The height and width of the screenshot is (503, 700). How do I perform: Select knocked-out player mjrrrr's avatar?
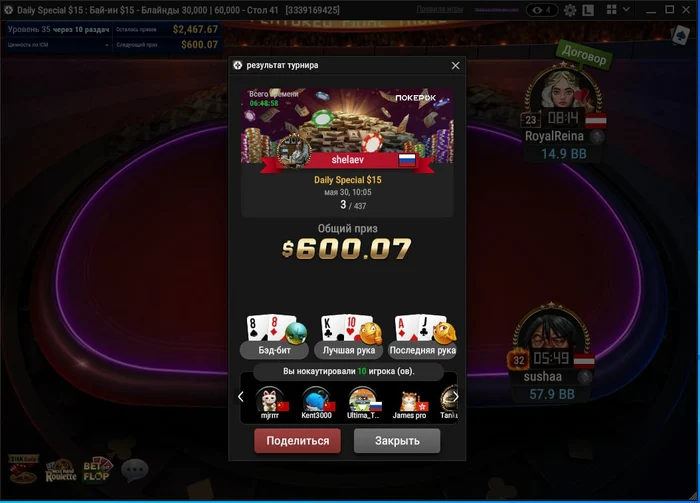tap(271, 400)
